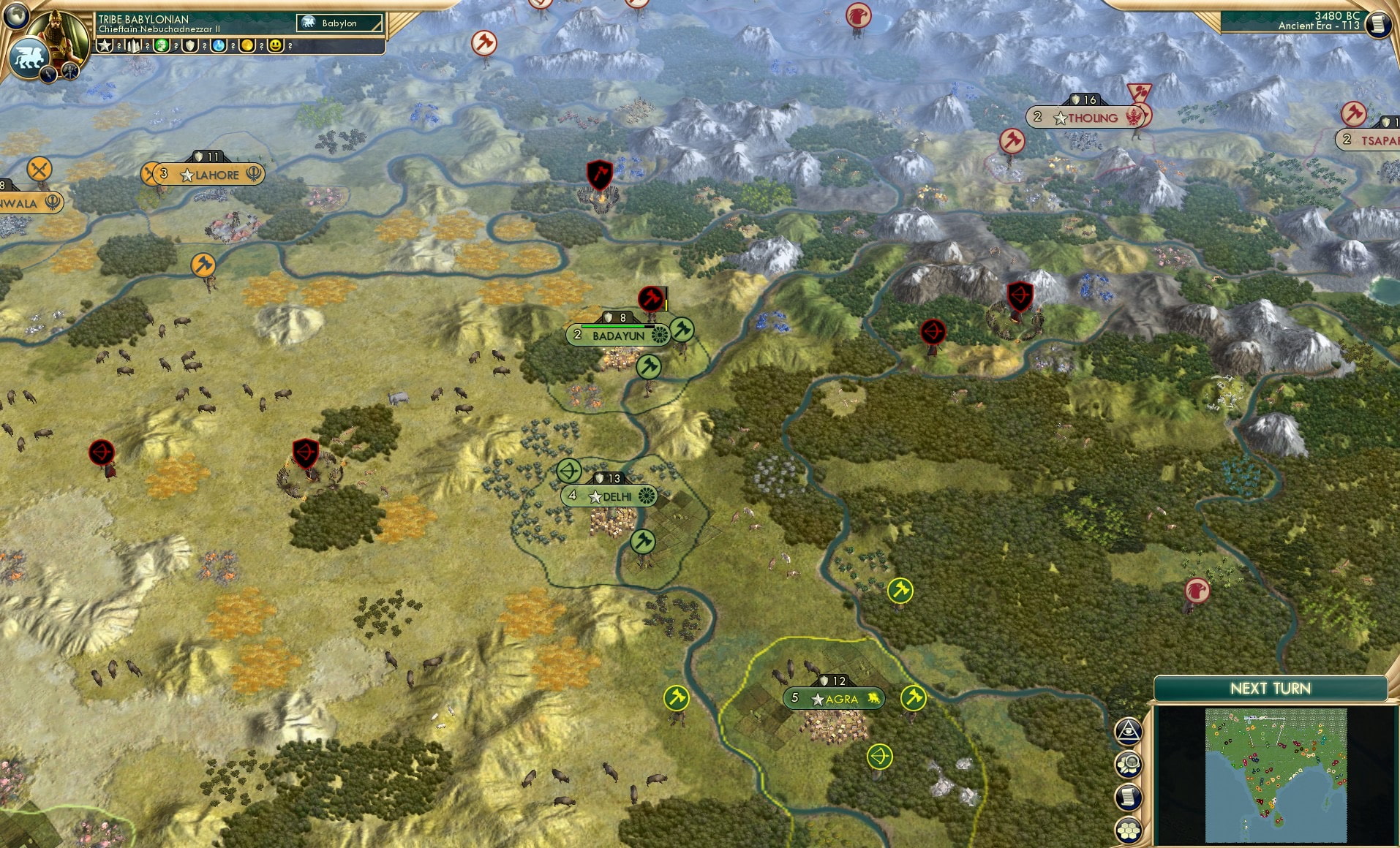Toggle the hex grid using the hexagons icon

(x=1129, y=828)
